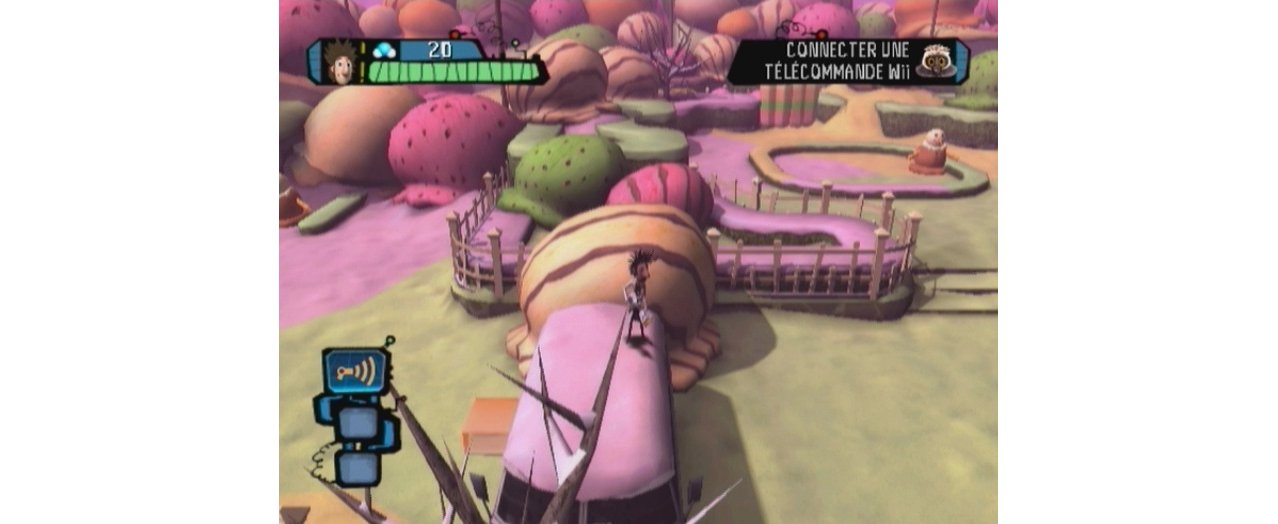1278x524 pixels.
Task: Click the Steve monkey player-two icon
Action: (x=936, y=61)
